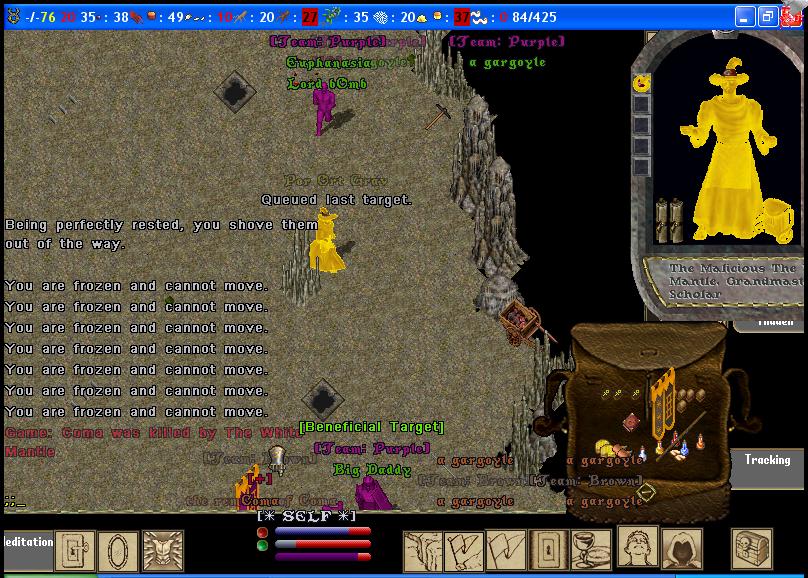This screenshot has width=808, height=578.
Task: Click the yellow face icon on paperdoll
Action: tap(640, 84)
